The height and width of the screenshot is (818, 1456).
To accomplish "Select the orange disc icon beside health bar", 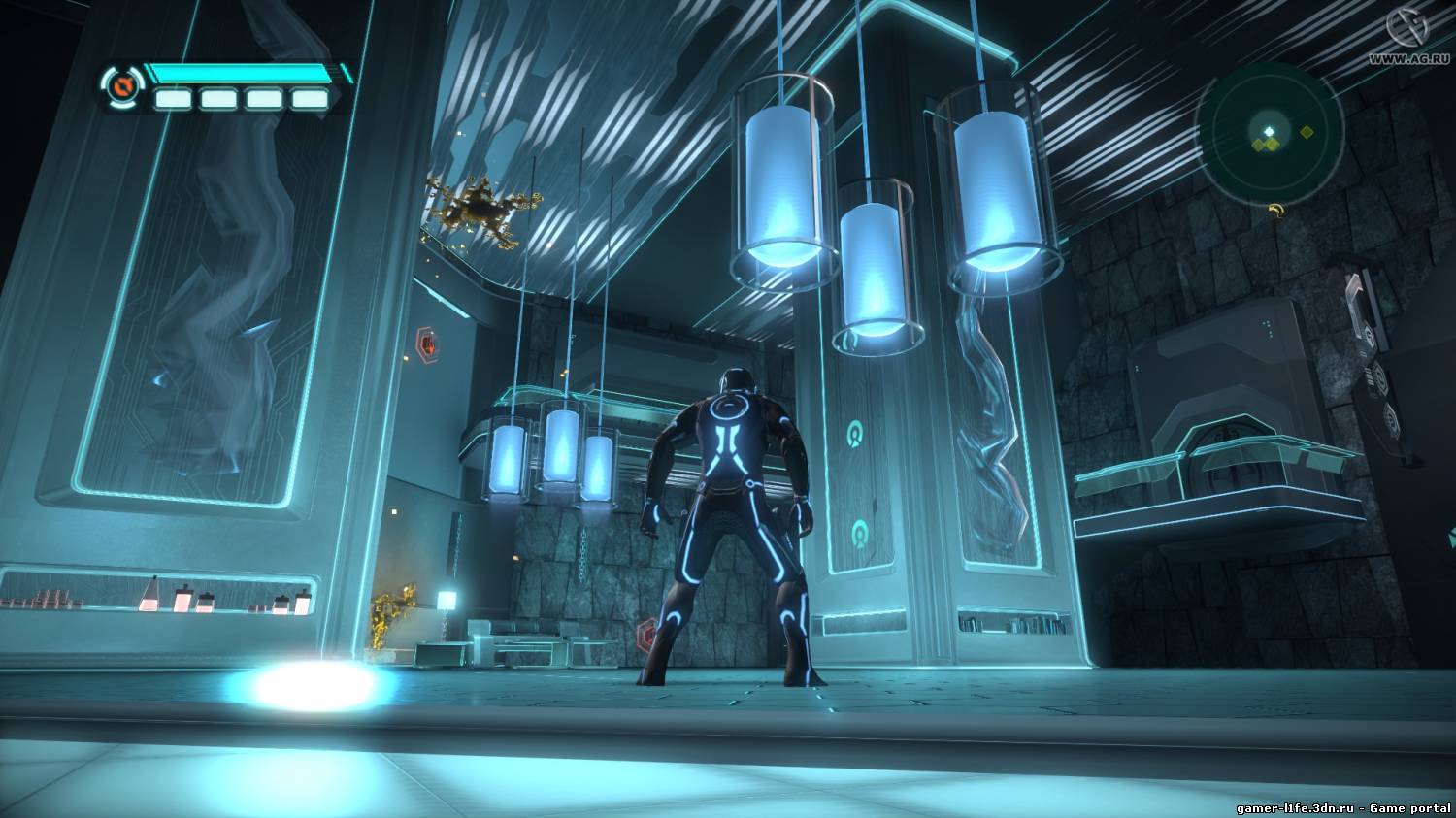I will tap(121, 87).
